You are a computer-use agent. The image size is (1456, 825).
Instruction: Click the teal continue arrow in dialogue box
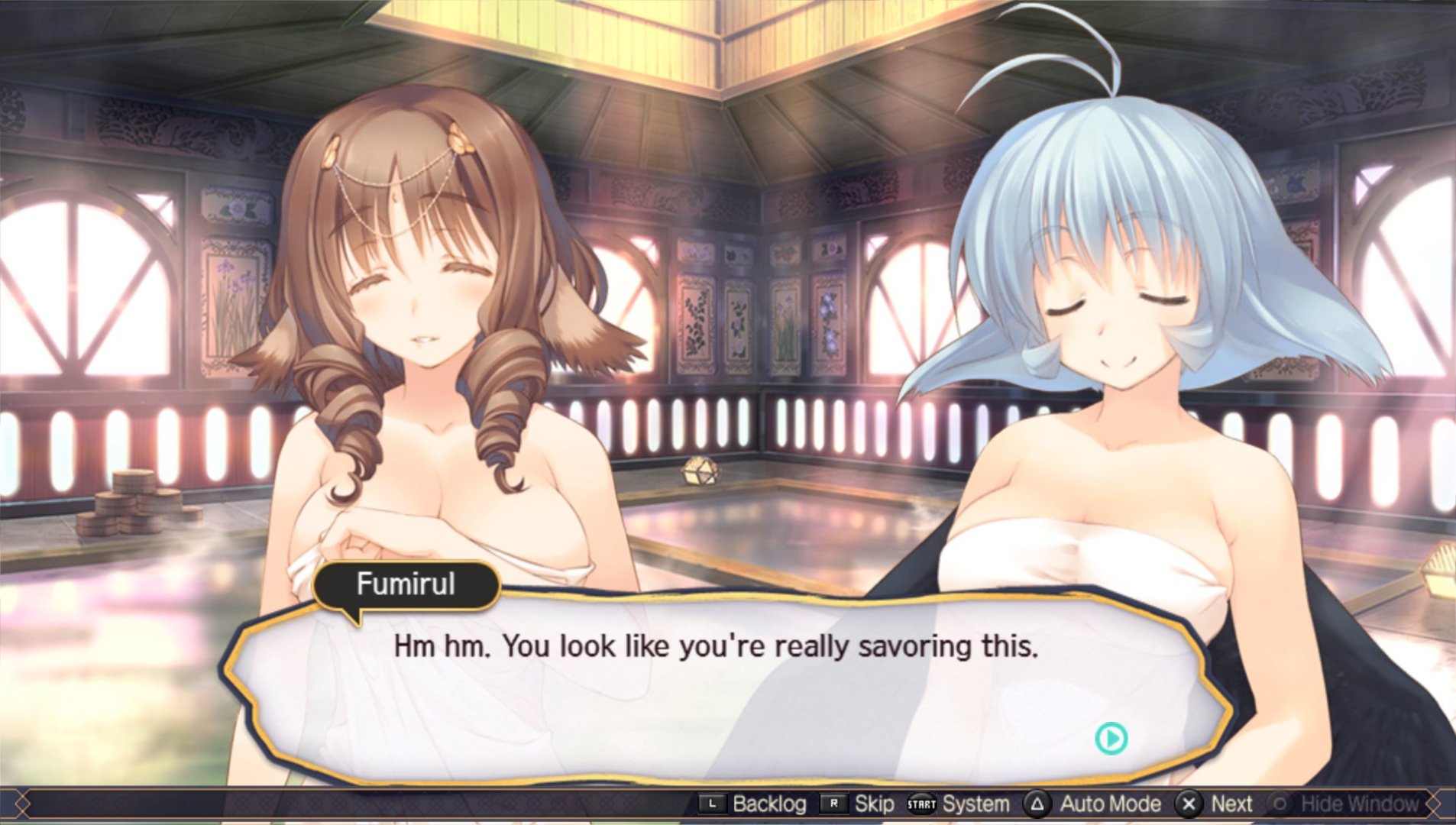tap(1111, 739)
